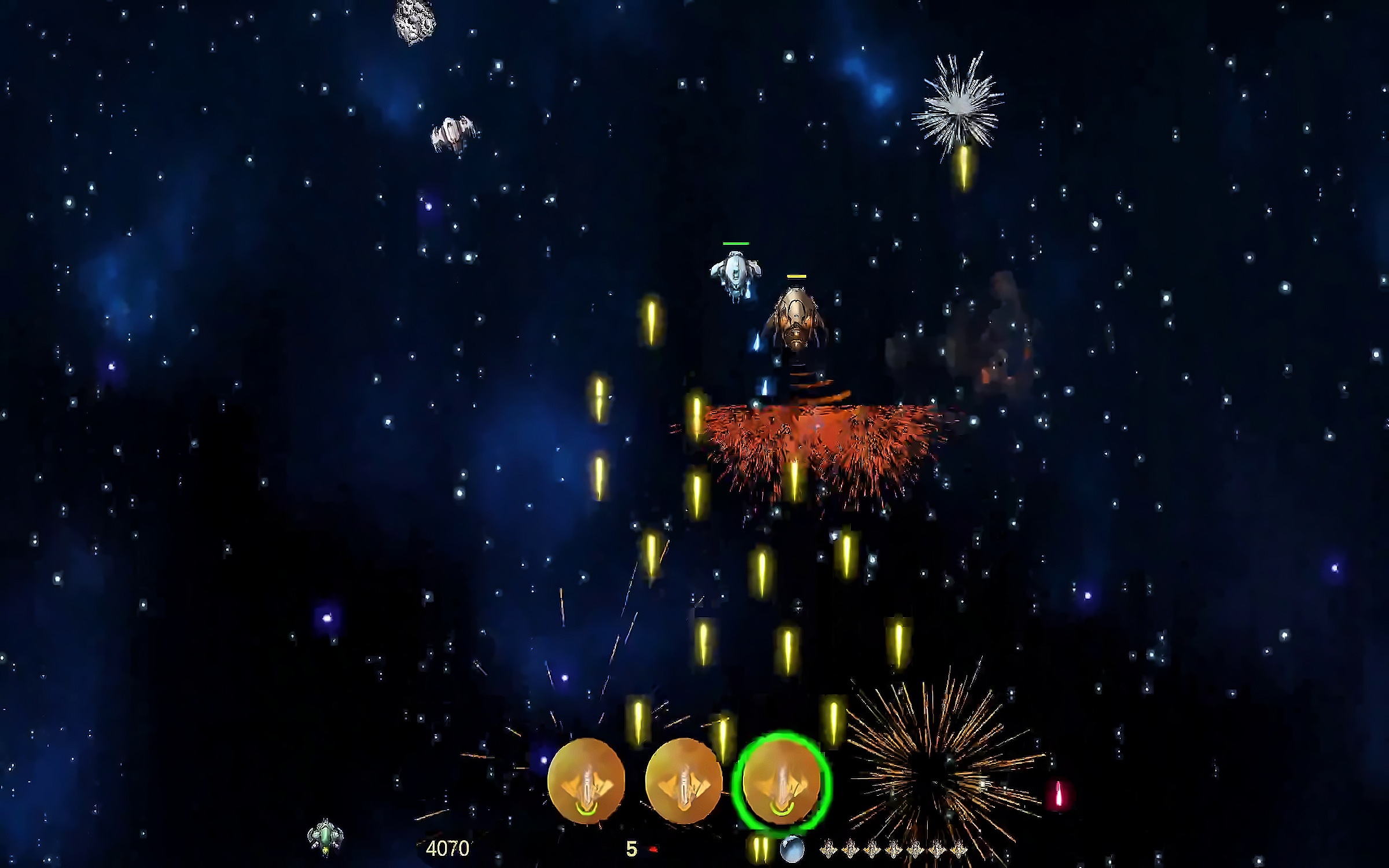Click the green ship icon in the HUD
This screenshot has height=868, width=1389.
[x=325, y=837]
